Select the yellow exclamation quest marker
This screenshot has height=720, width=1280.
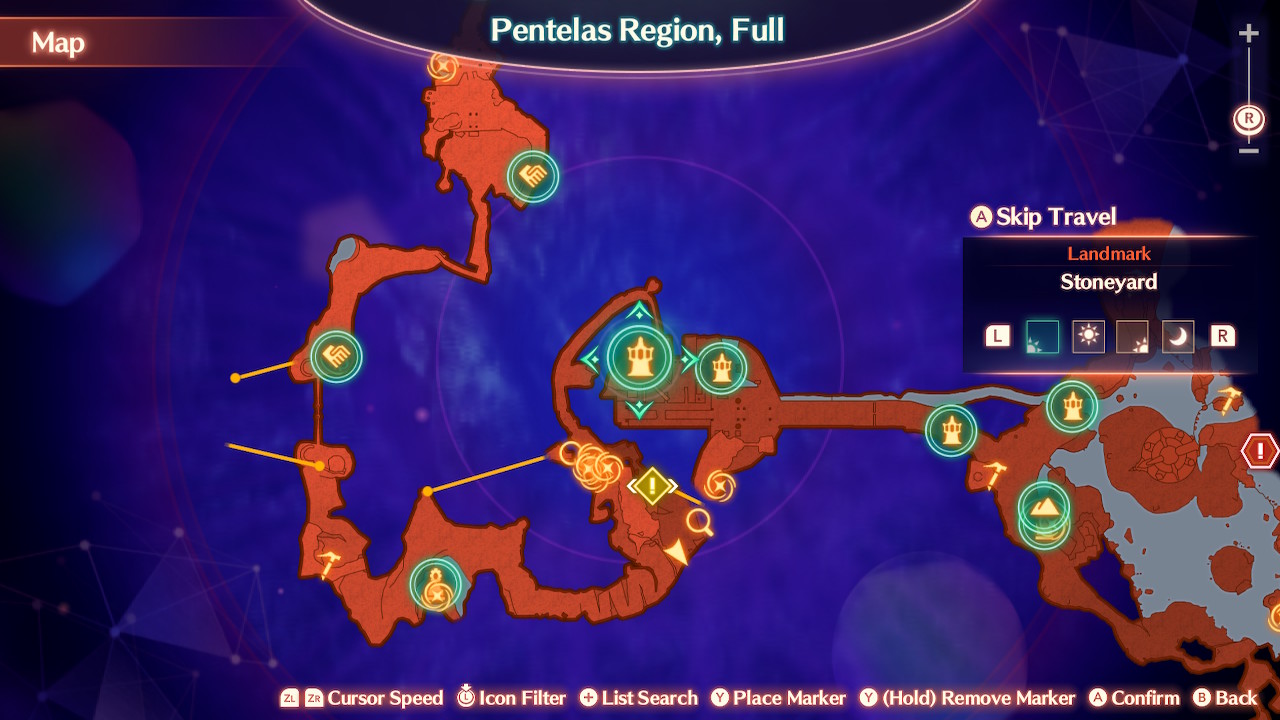point(652,487)
